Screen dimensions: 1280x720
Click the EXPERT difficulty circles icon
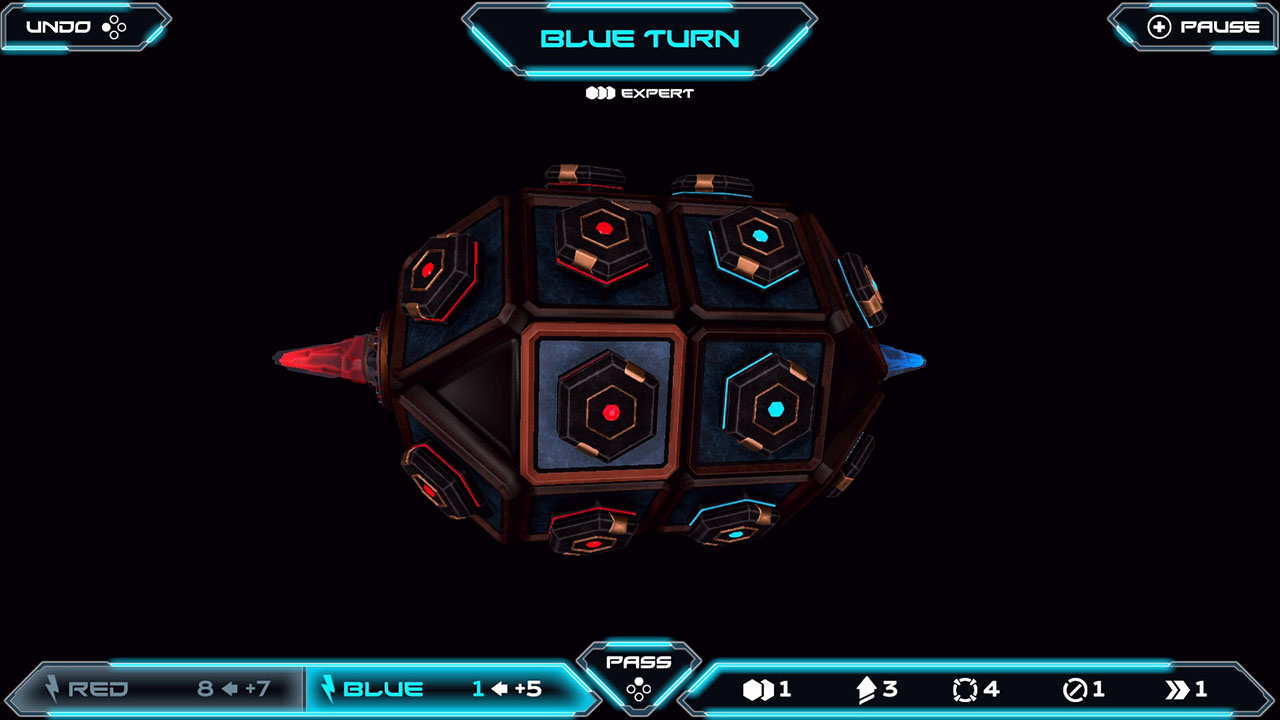[x=600, y=93]
